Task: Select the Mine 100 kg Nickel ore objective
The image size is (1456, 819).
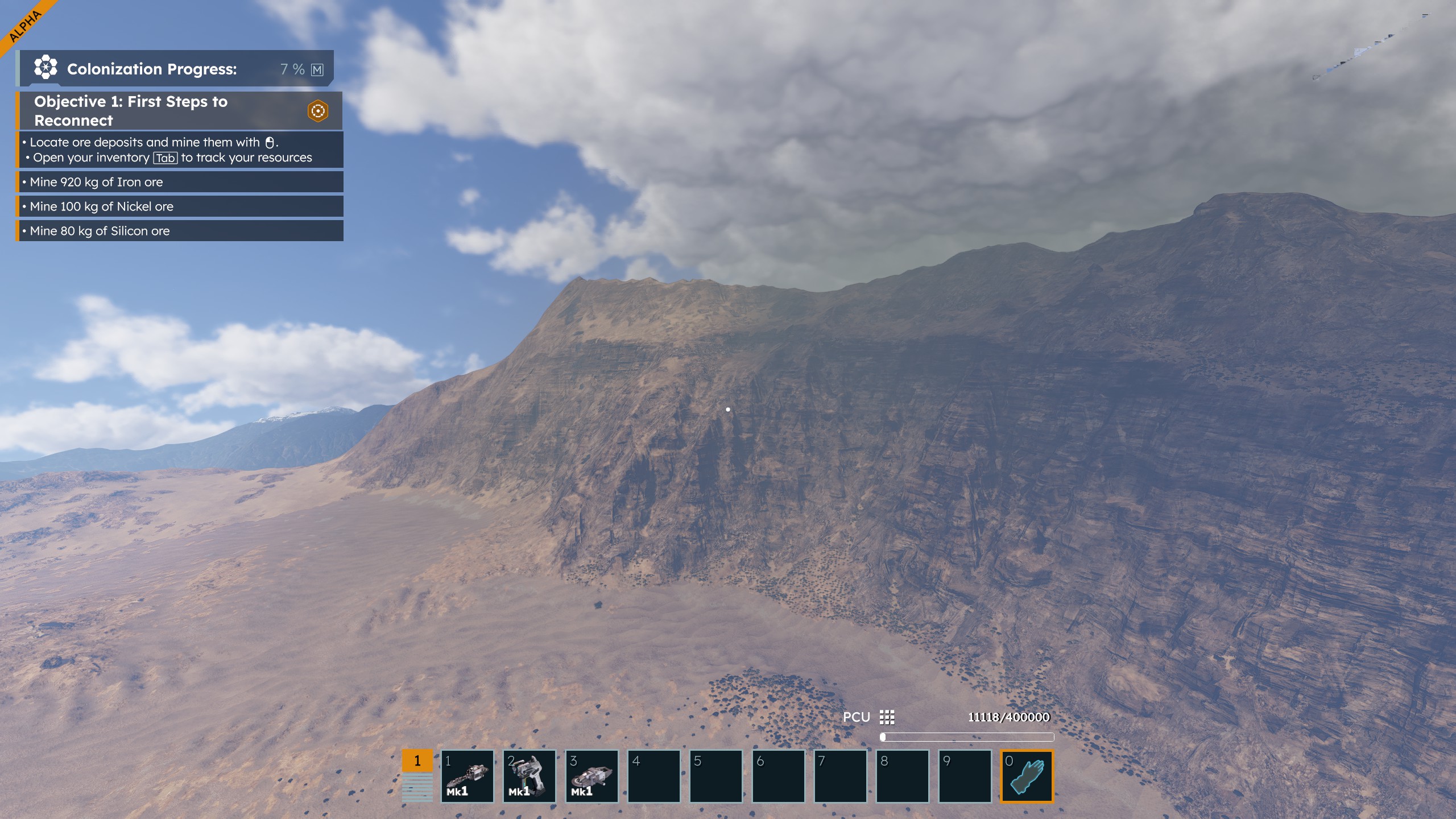Action: click(x=180, y=206)
